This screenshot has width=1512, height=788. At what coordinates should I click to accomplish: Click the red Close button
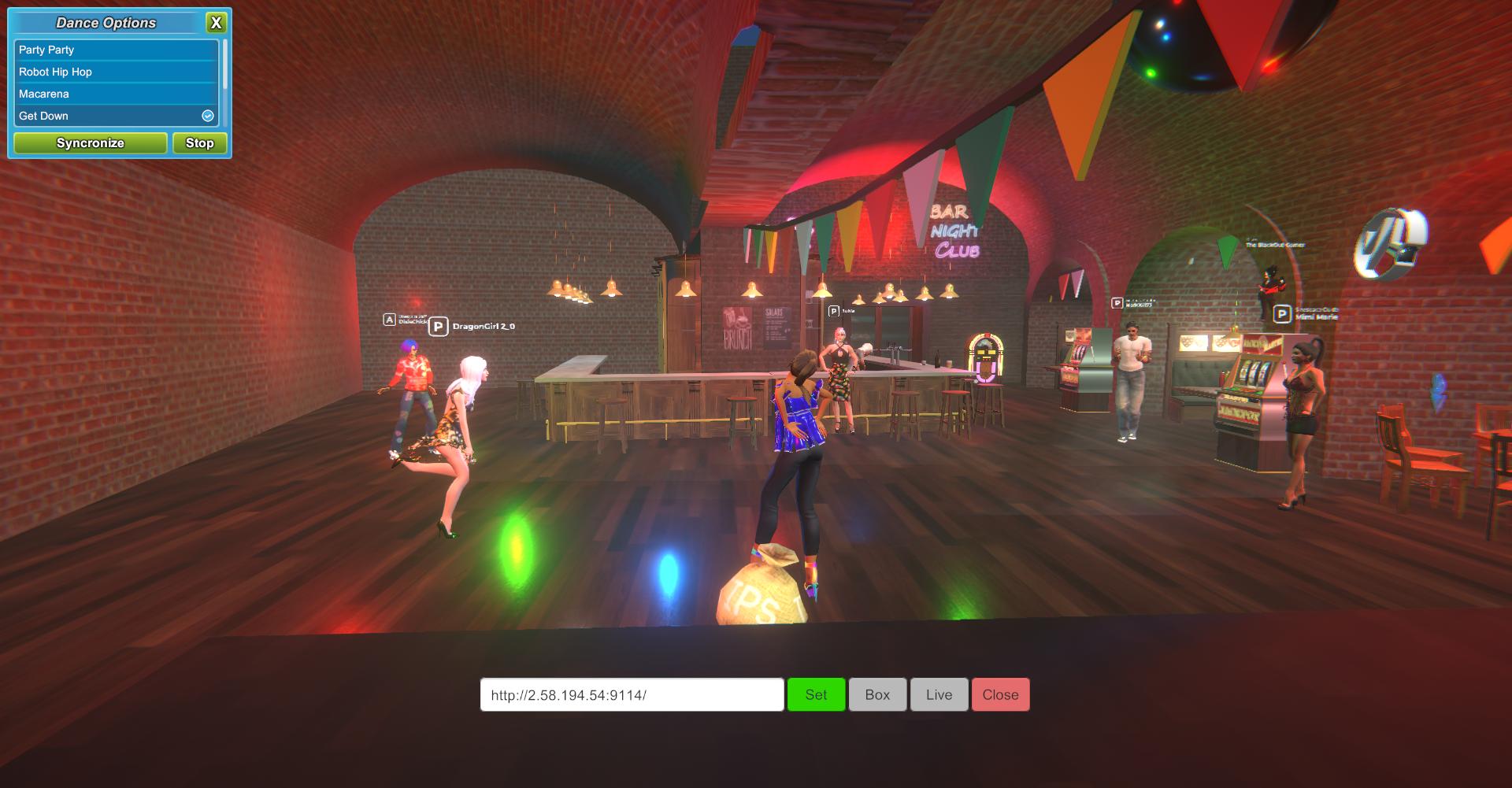1000,695
